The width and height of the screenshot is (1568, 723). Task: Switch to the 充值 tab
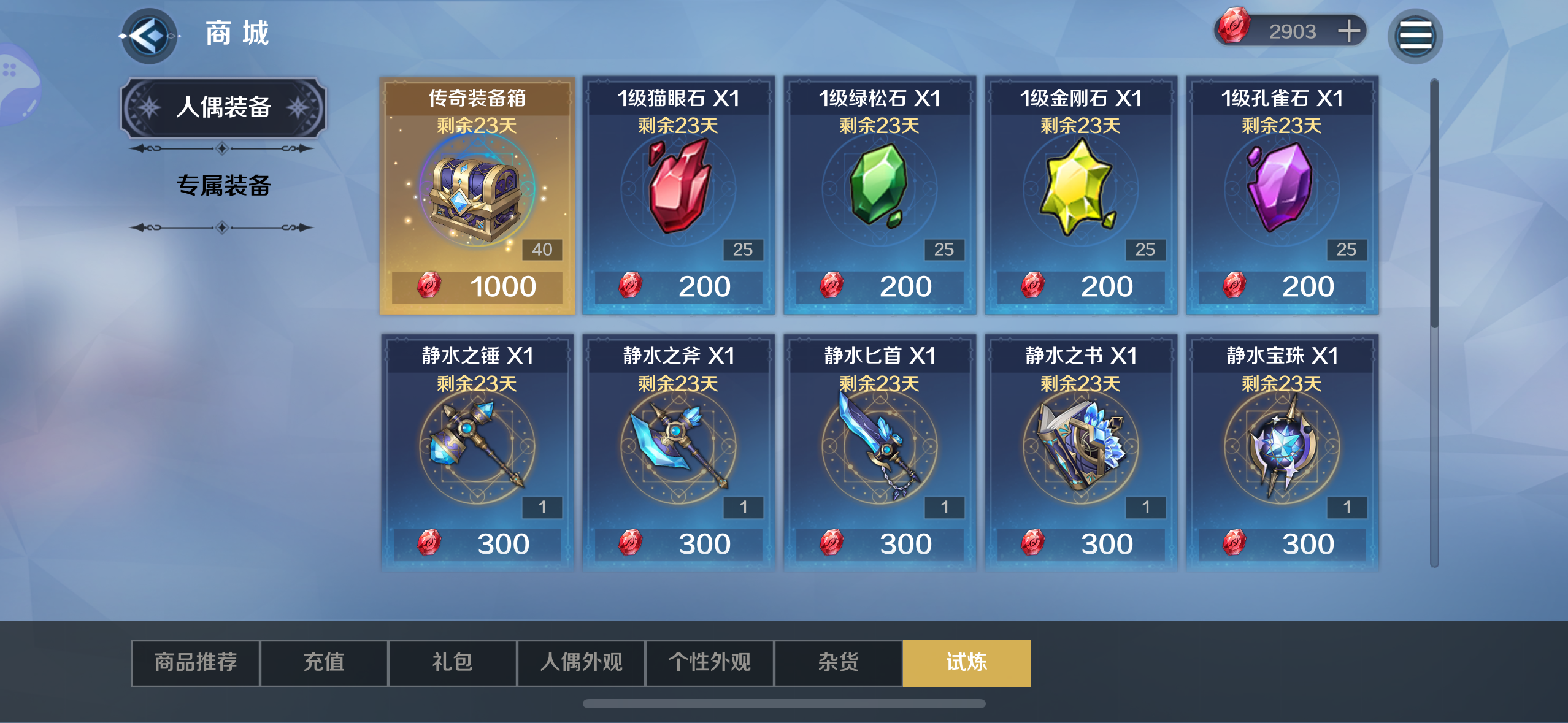[x=323, y=663]
